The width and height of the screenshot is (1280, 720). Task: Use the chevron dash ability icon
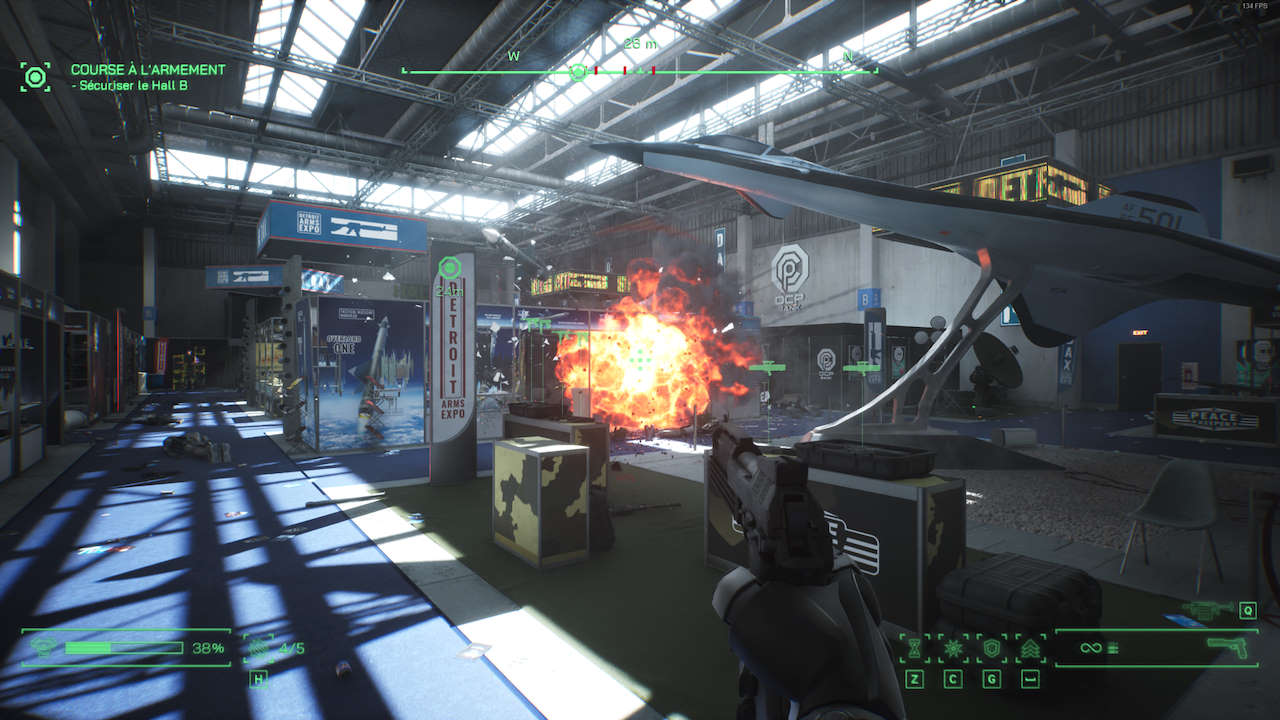[x=1030, y=648]
